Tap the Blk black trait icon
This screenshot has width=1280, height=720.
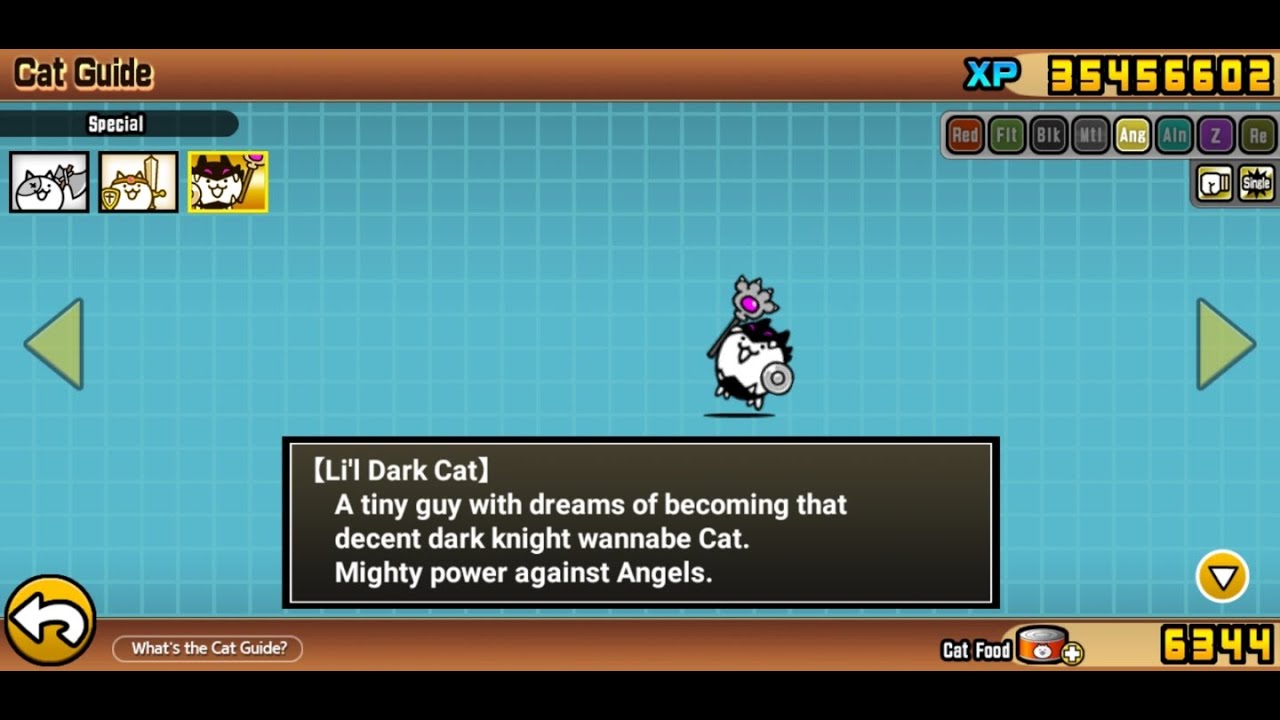click(1048, 135)
